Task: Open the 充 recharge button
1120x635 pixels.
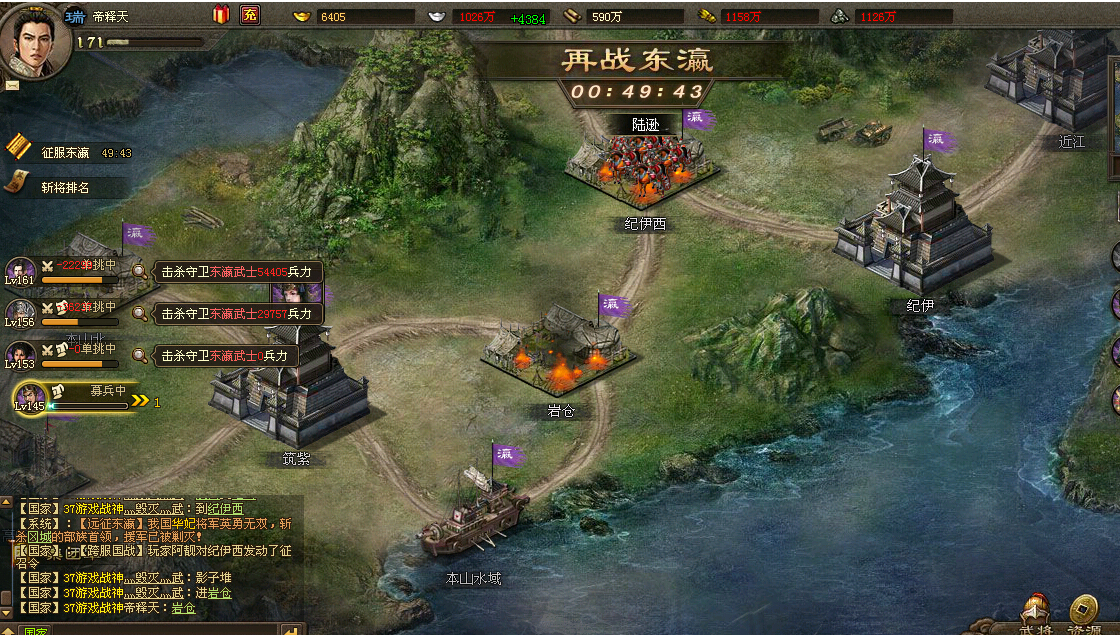Action: (250, 14)
